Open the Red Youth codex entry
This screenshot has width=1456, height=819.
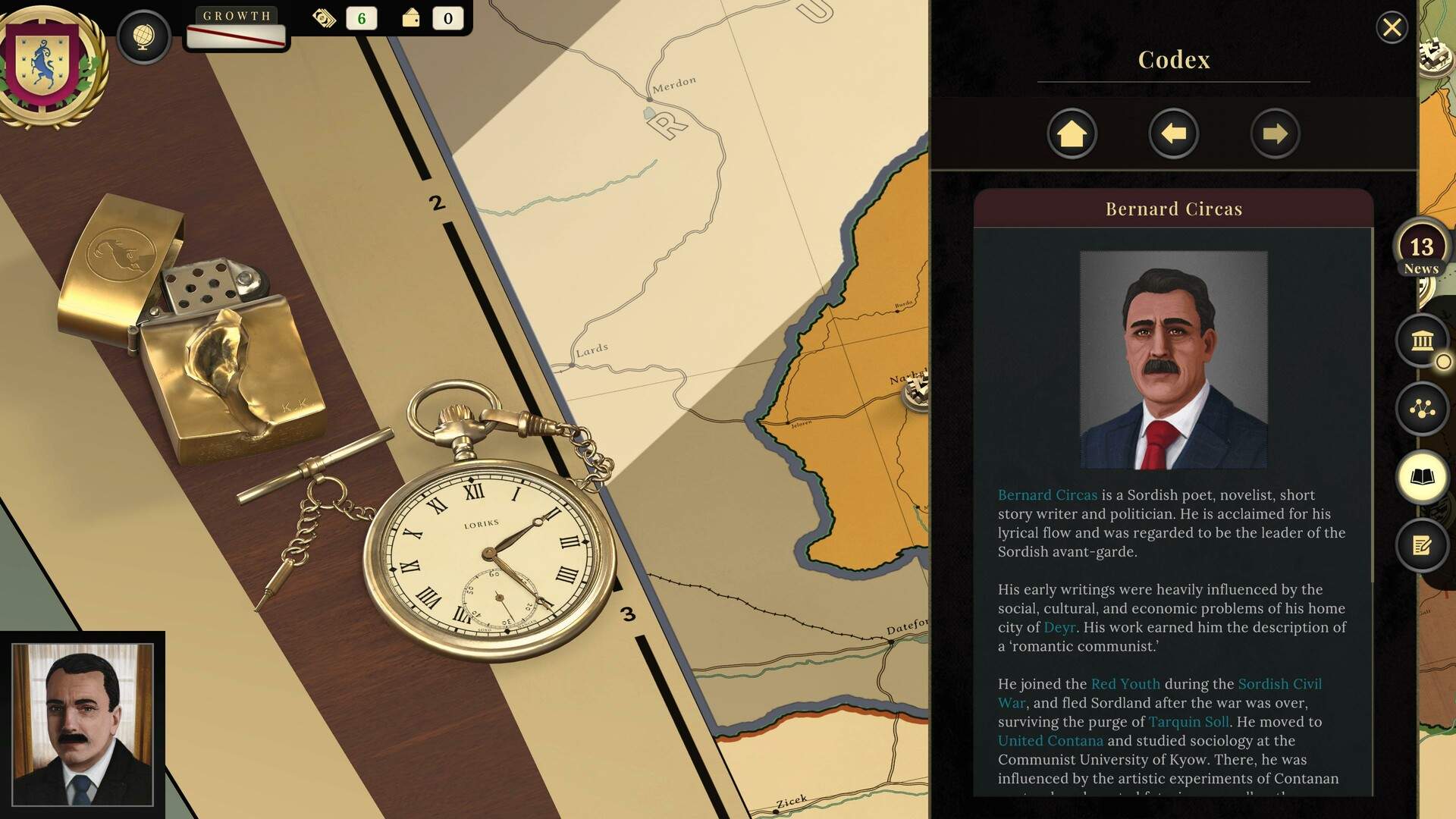(x=1125, y=684)
